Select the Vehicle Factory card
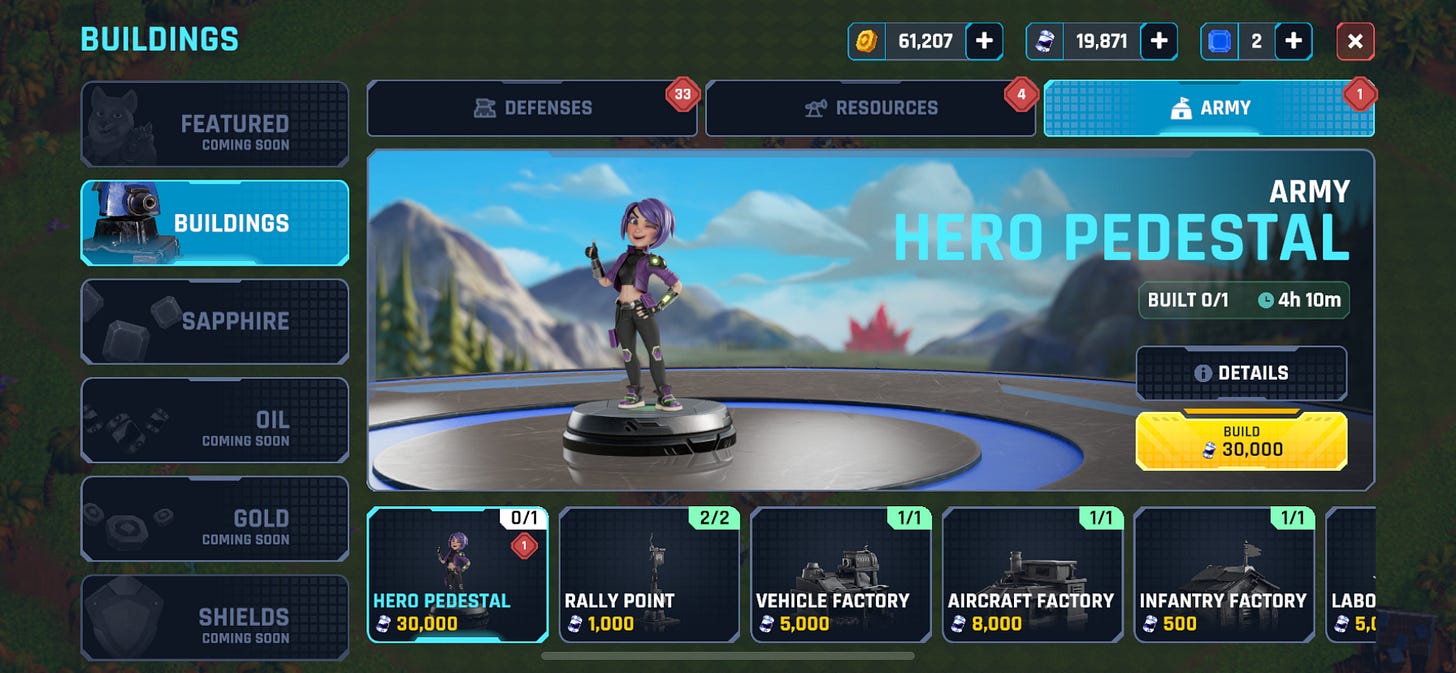 [x=841, y=574]
